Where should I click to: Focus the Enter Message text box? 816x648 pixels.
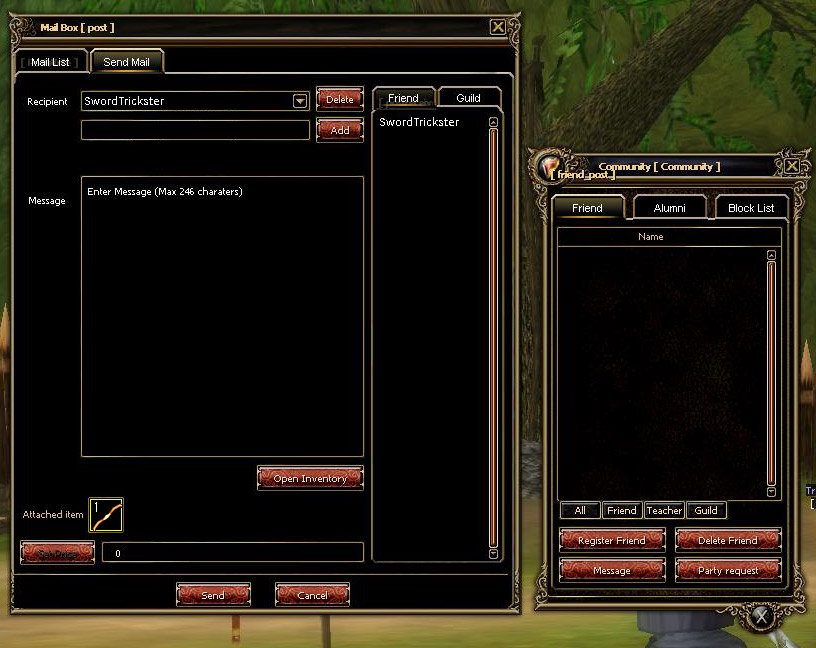222,316
